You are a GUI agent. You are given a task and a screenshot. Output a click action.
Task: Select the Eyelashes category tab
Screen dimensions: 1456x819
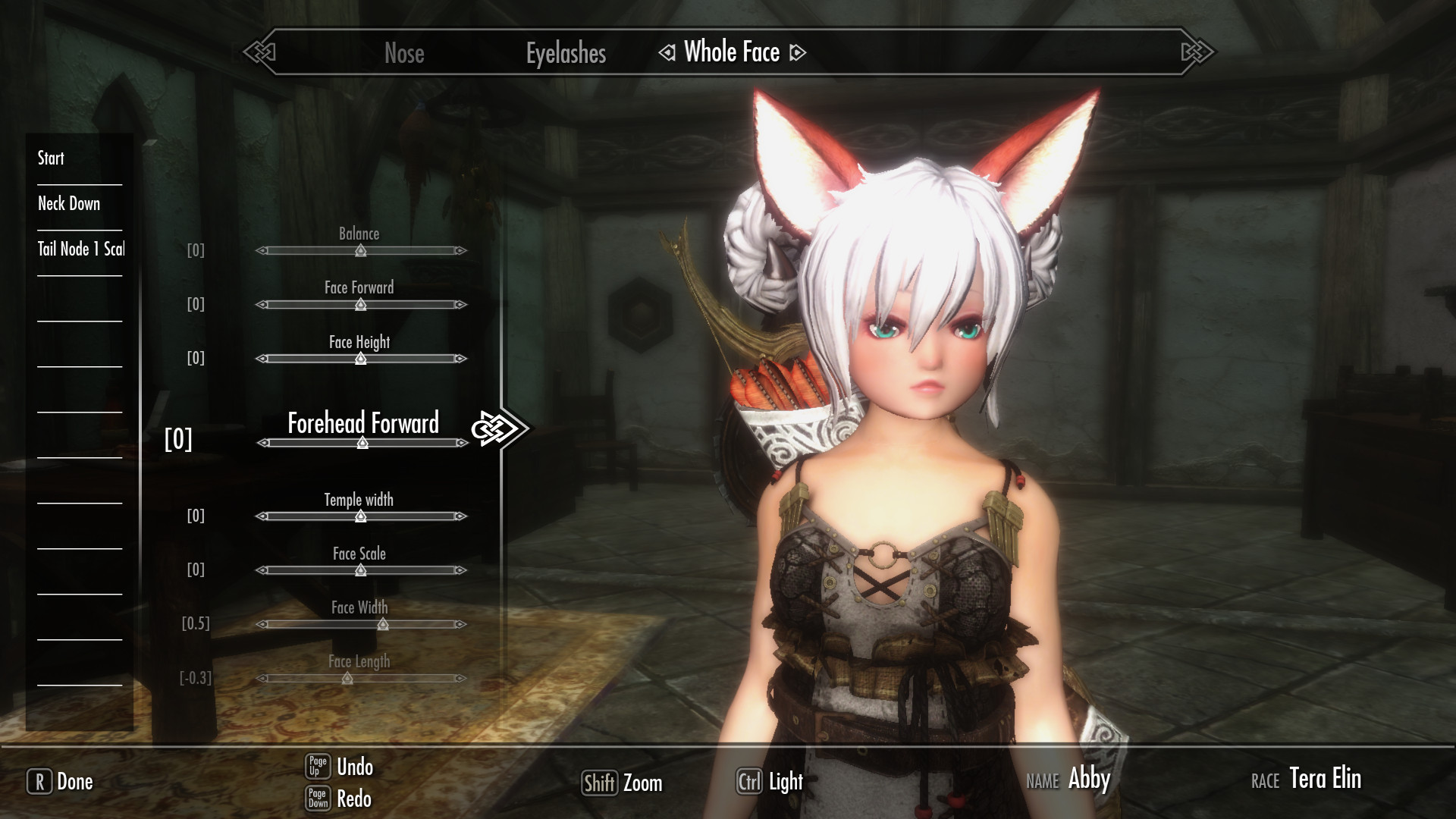coord(566,53)
